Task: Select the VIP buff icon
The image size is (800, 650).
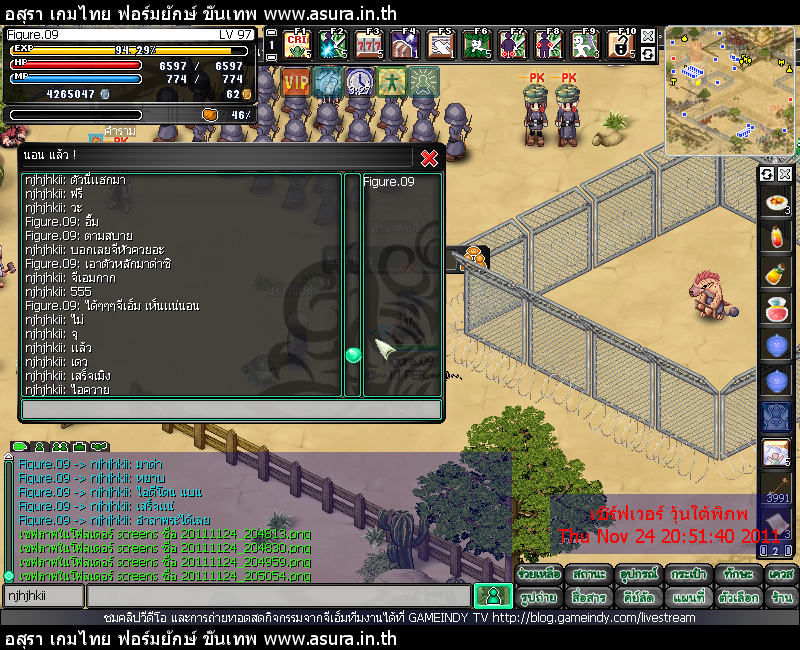Action: (x=296, y=81)
